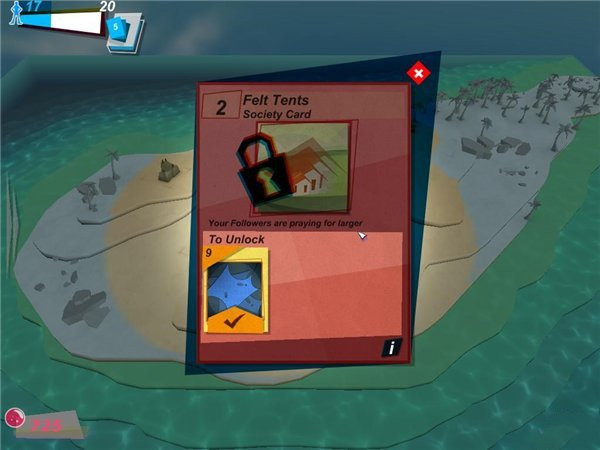
Task: Click the pink belief counter icon
Action: click(16, 421)
